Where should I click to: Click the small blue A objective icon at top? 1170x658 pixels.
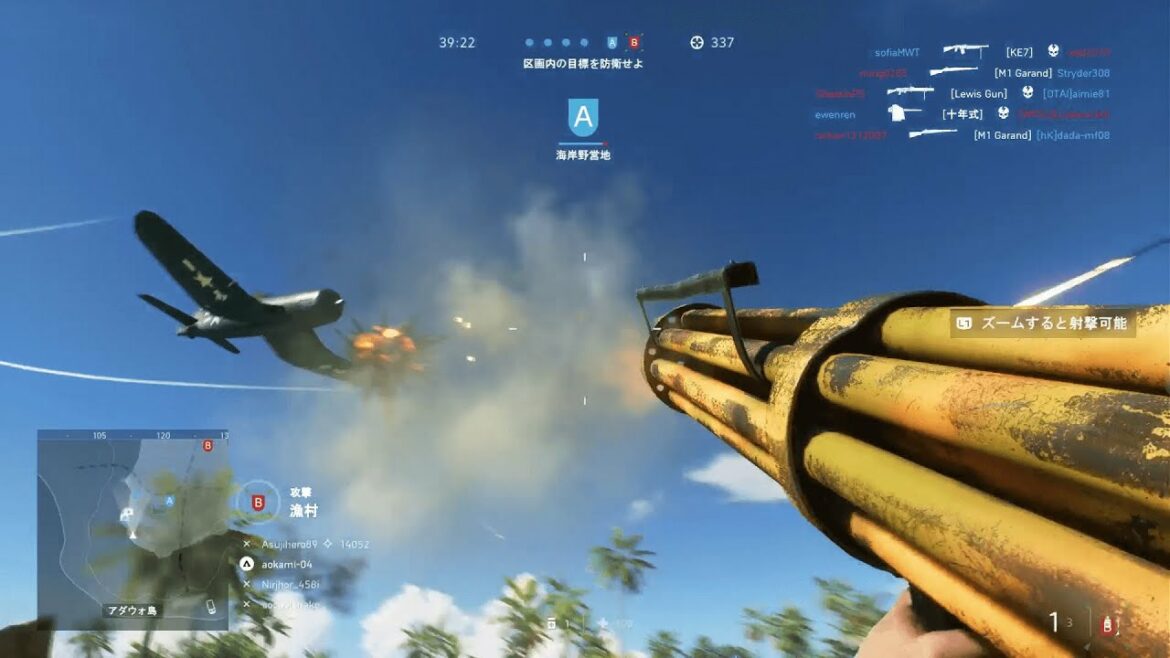tap(612, 43)
